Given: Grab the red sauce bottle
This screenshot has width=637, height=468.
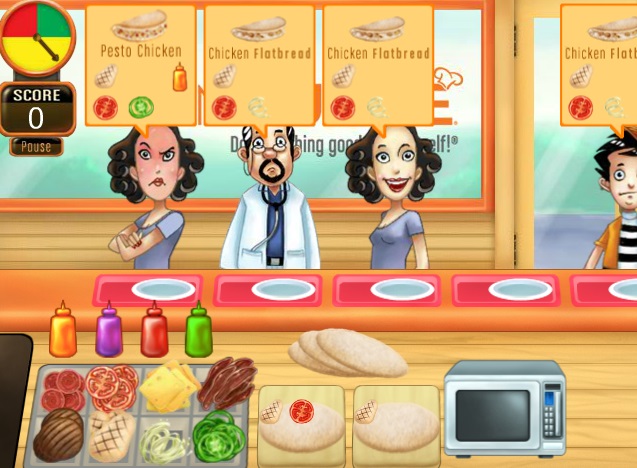Looking at the screenshot, I should click(153, 332).
